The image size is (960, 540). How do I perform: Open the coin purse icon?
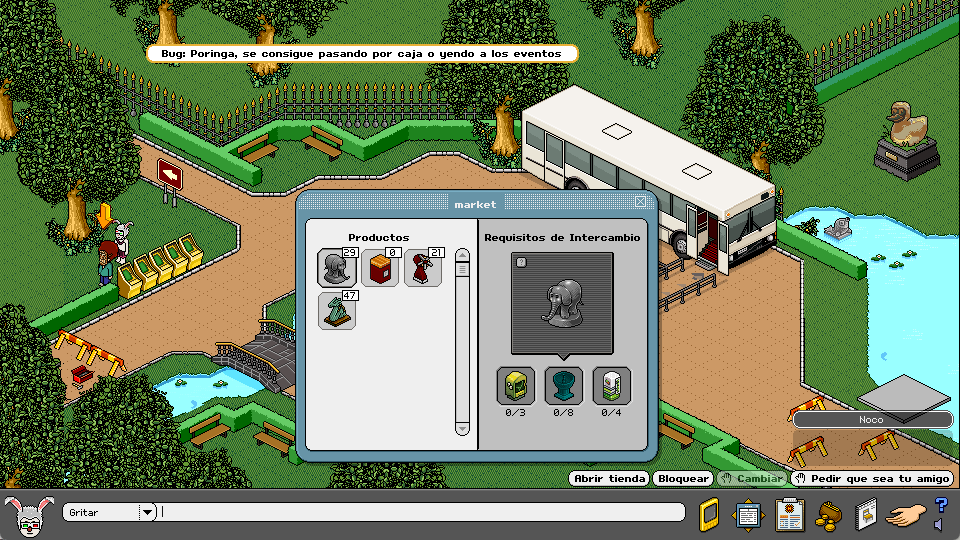pyautogui.click(x=828, y=515)
